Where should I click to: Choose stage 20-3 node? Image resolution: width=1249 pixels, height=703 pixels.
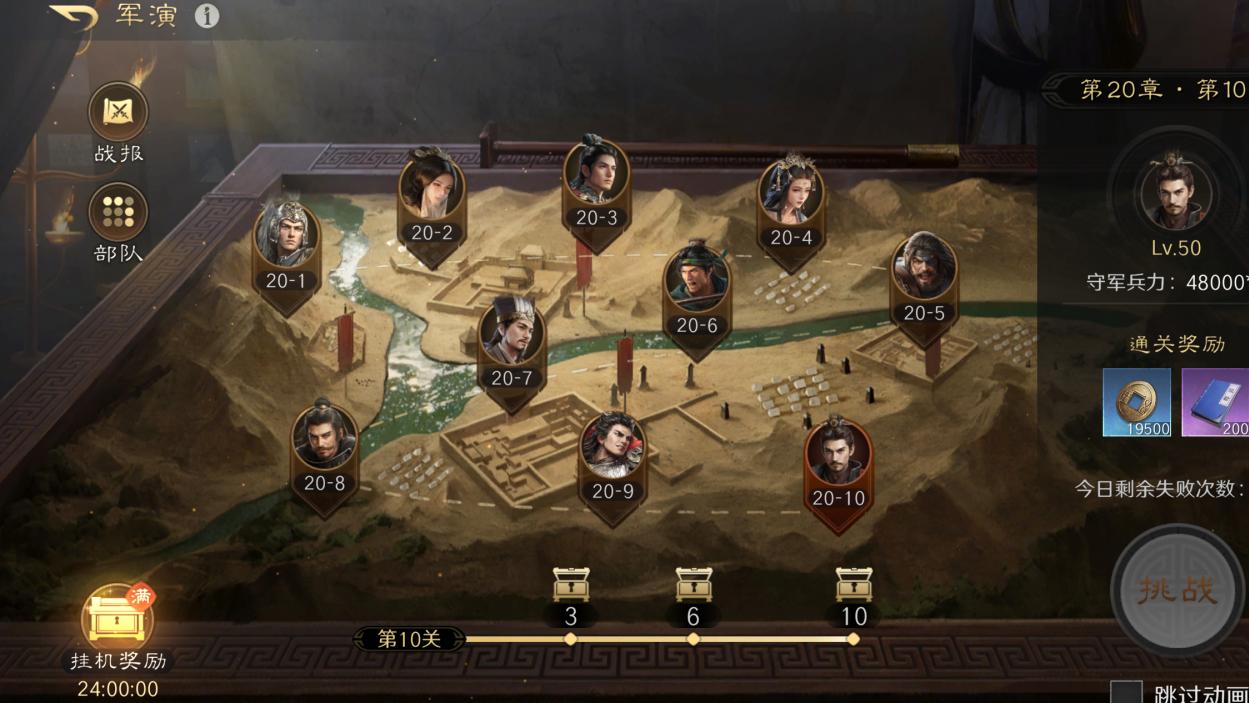click(597, 176)
